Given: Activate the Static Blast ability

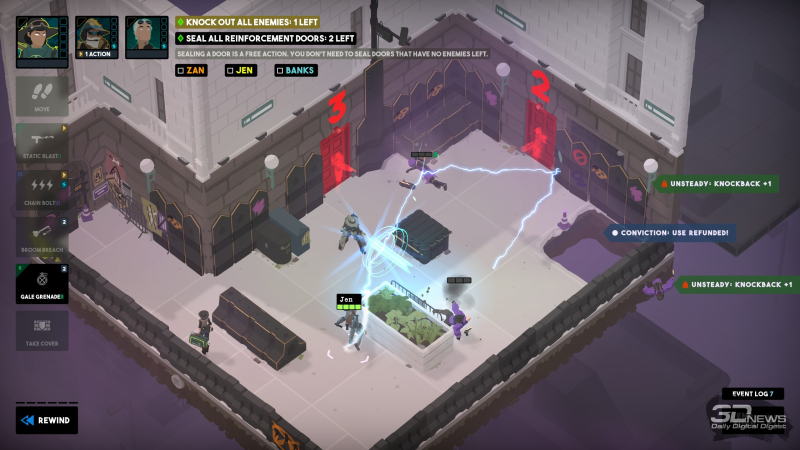Looking at the screenshot, I should [x=42, y=141].
